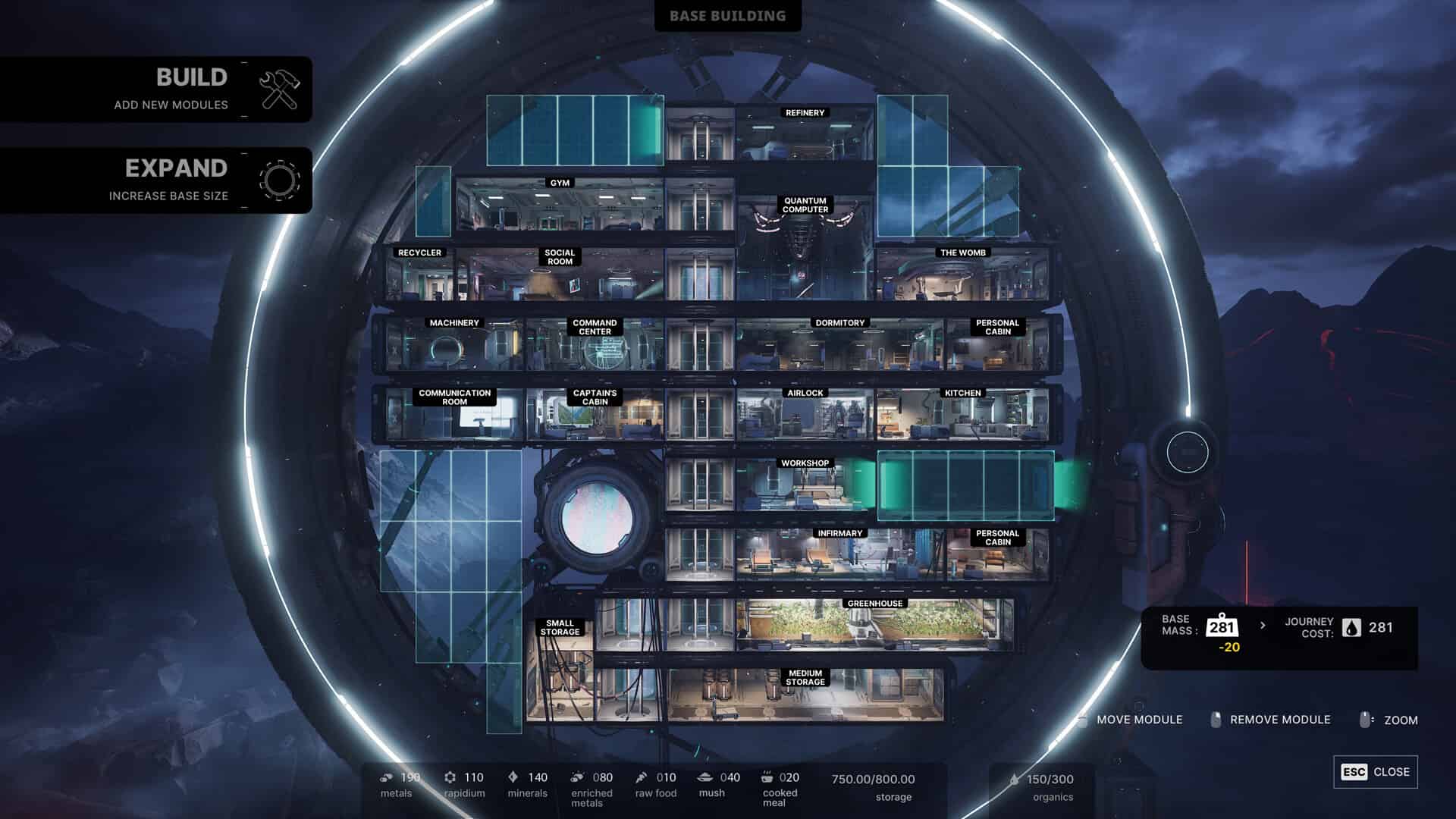The image size is (1456, 819).
Task: Click the Recycler module
Action: (x=419, y=276)
